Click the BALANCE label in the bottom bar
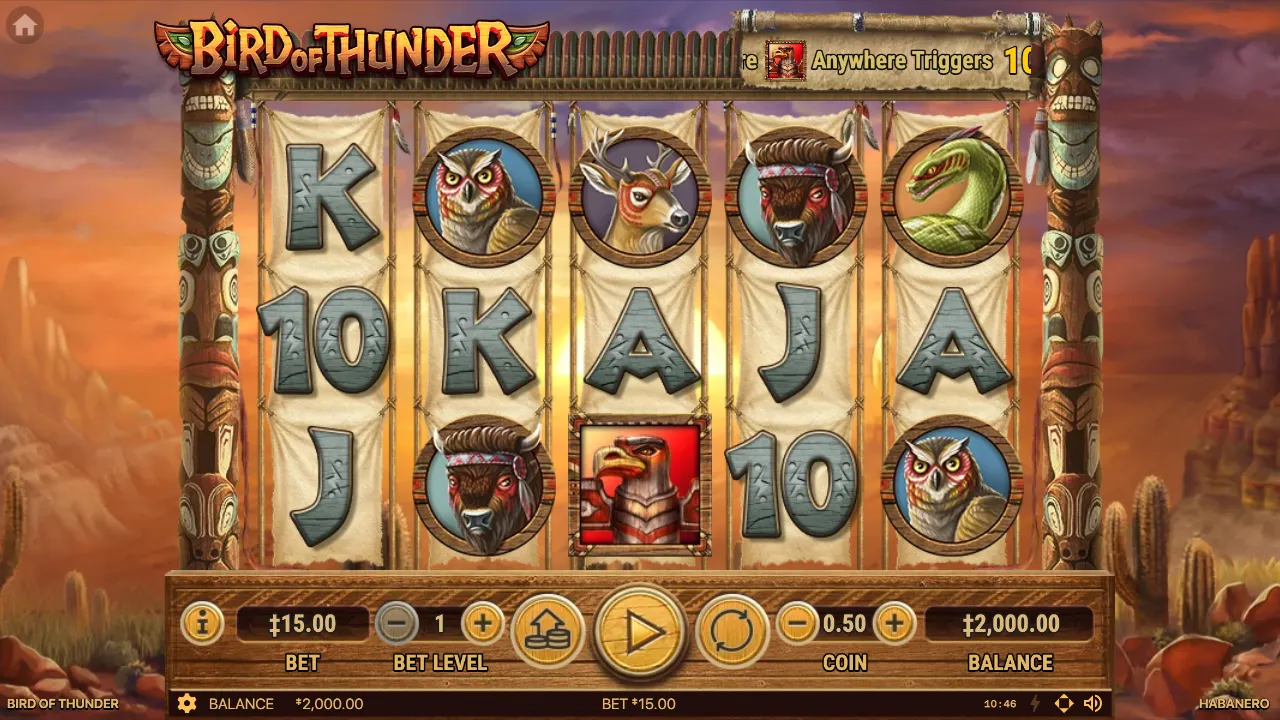 (x=244, y=703)
